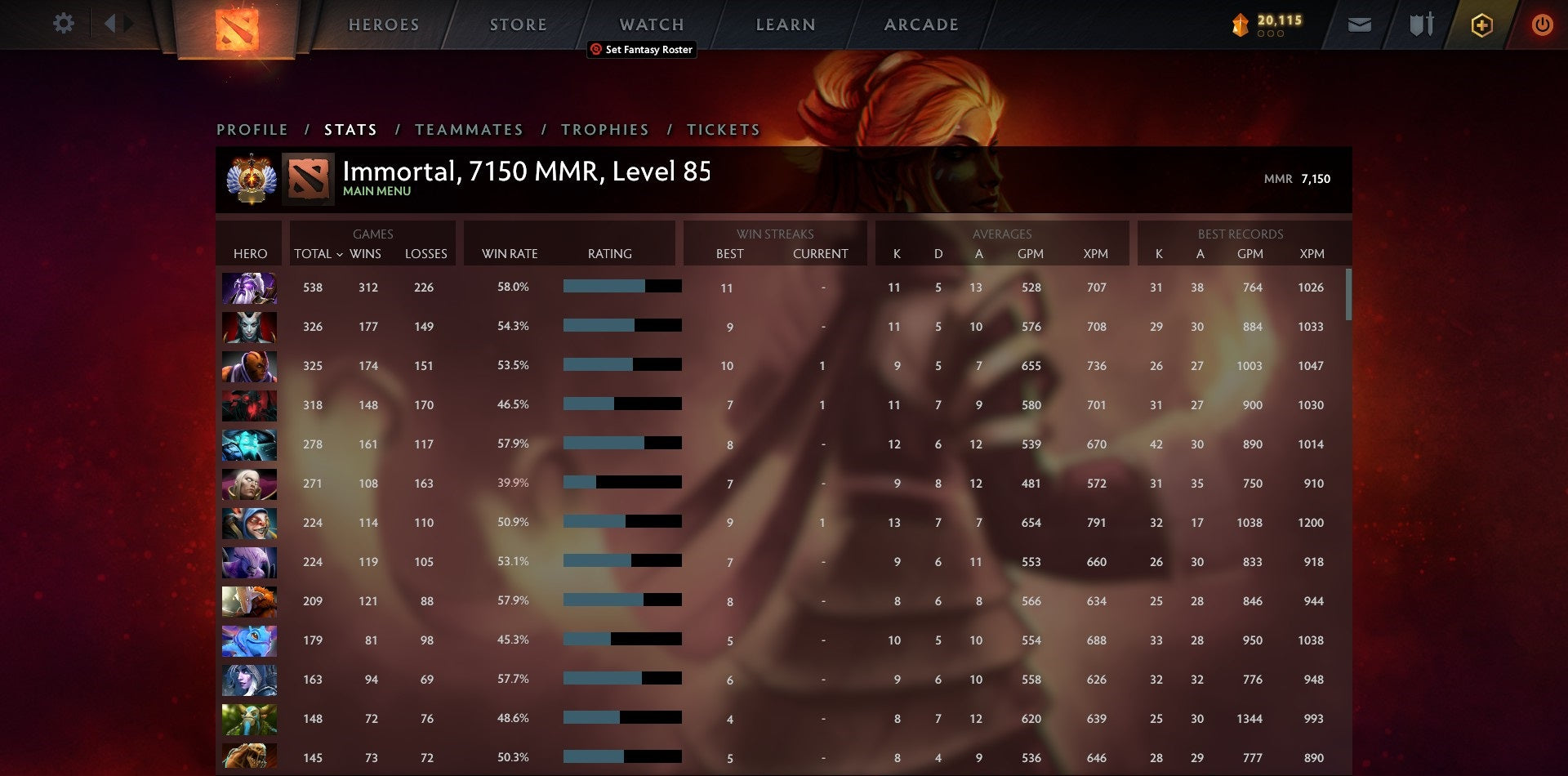Viewport: 1568px width, 776px height.
Task: Click the MAIN MENU link
Action: pos(376,190)
